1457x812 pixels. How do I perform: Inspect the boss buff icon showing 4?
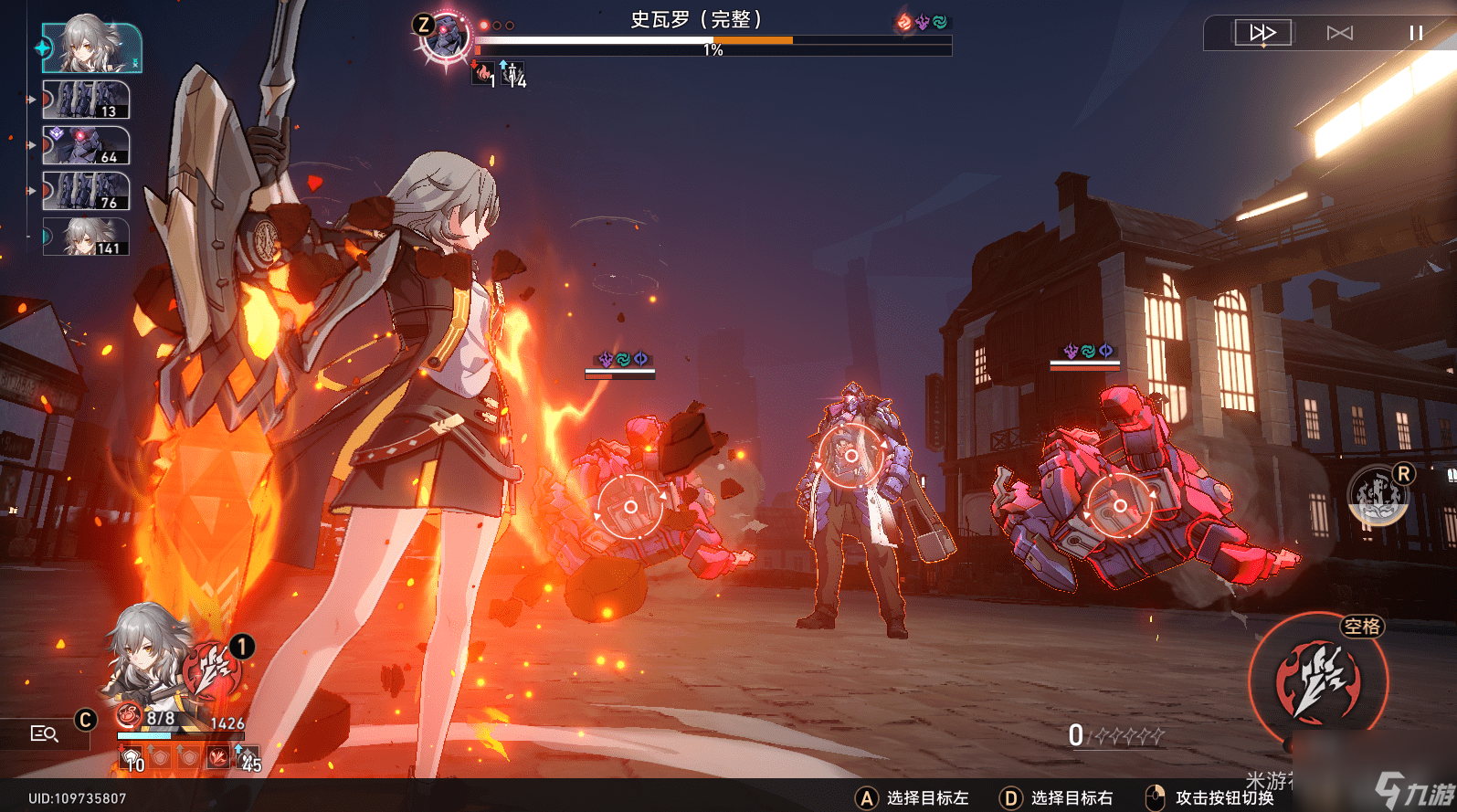click(x=513, y=75)
